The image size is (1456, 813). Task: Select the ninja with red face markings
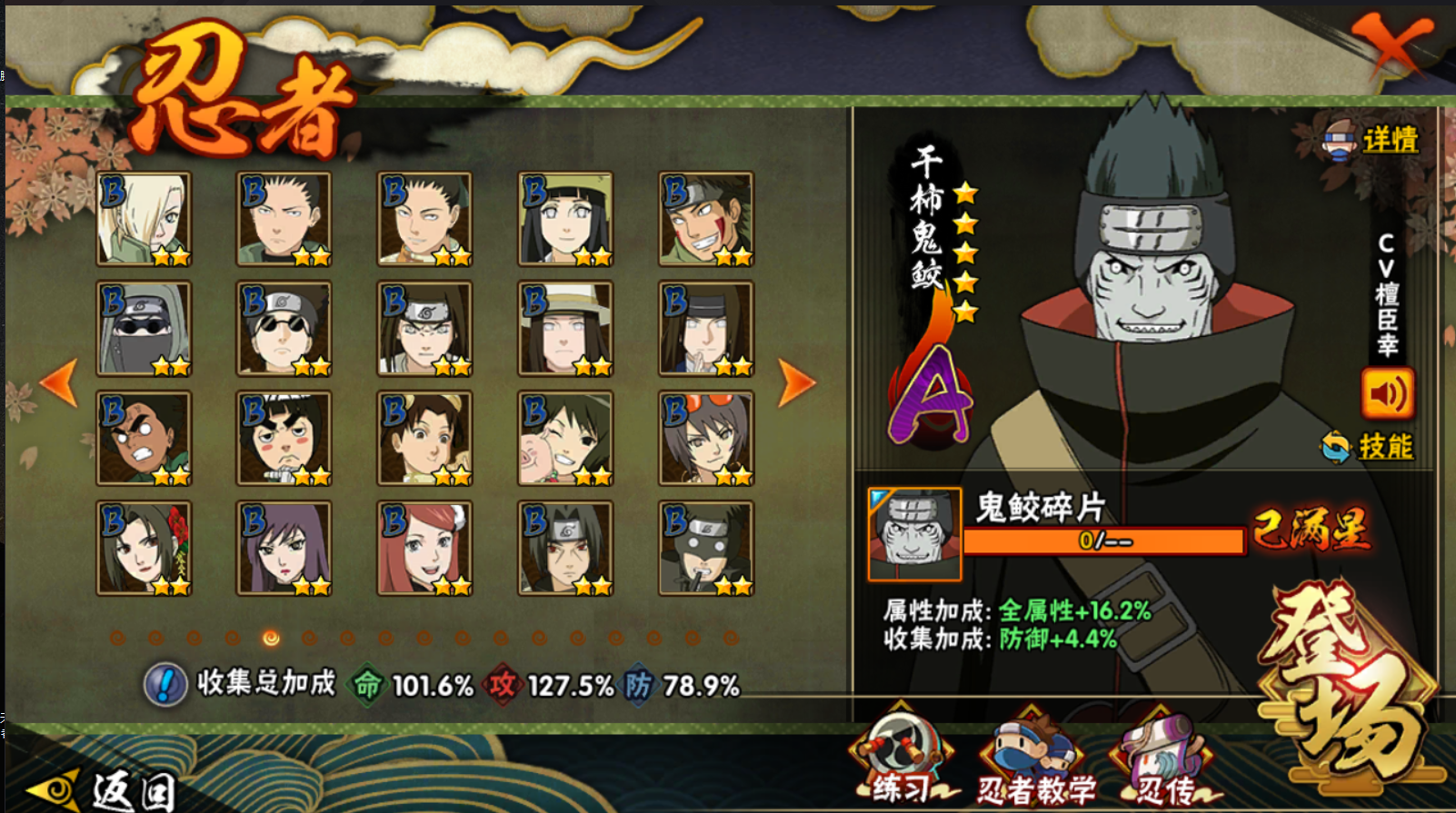pyautogui.click(x=706, y=219)
